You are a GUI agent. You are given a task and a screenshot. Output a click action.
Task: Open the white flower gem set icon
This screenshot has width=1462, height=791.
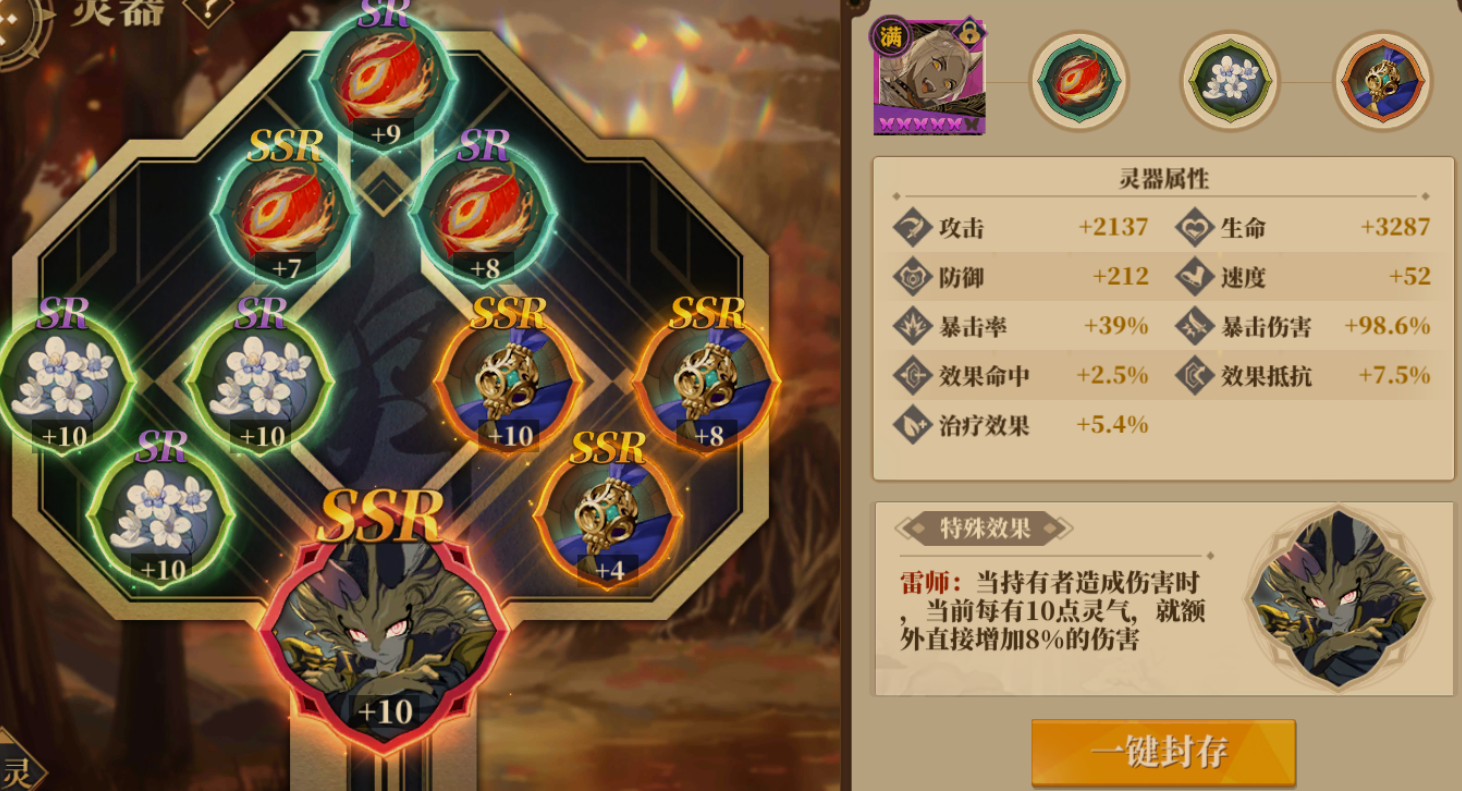(1231, 80)
